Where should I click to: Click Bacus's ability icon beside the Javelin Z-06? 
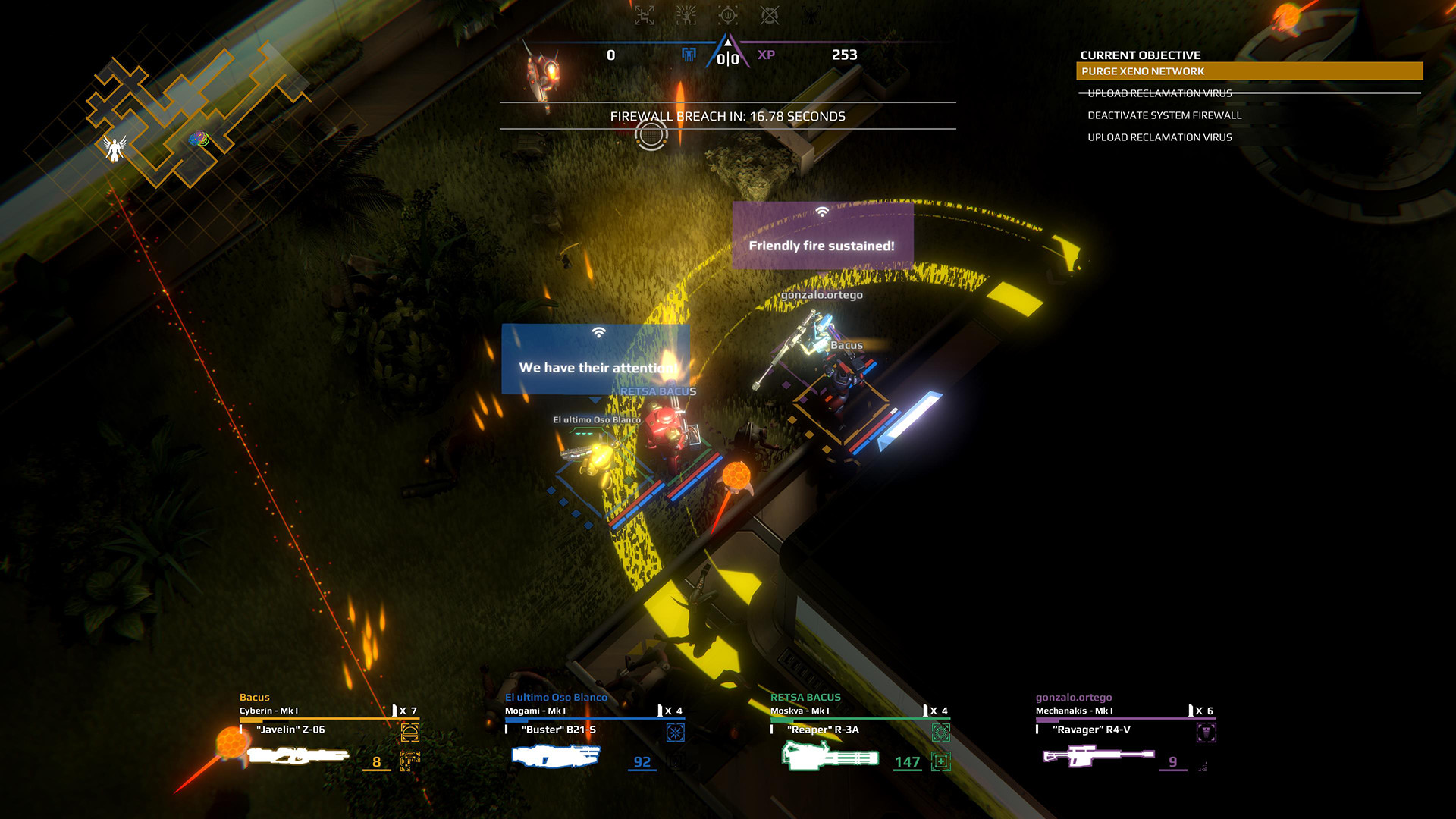coord(410,733)
